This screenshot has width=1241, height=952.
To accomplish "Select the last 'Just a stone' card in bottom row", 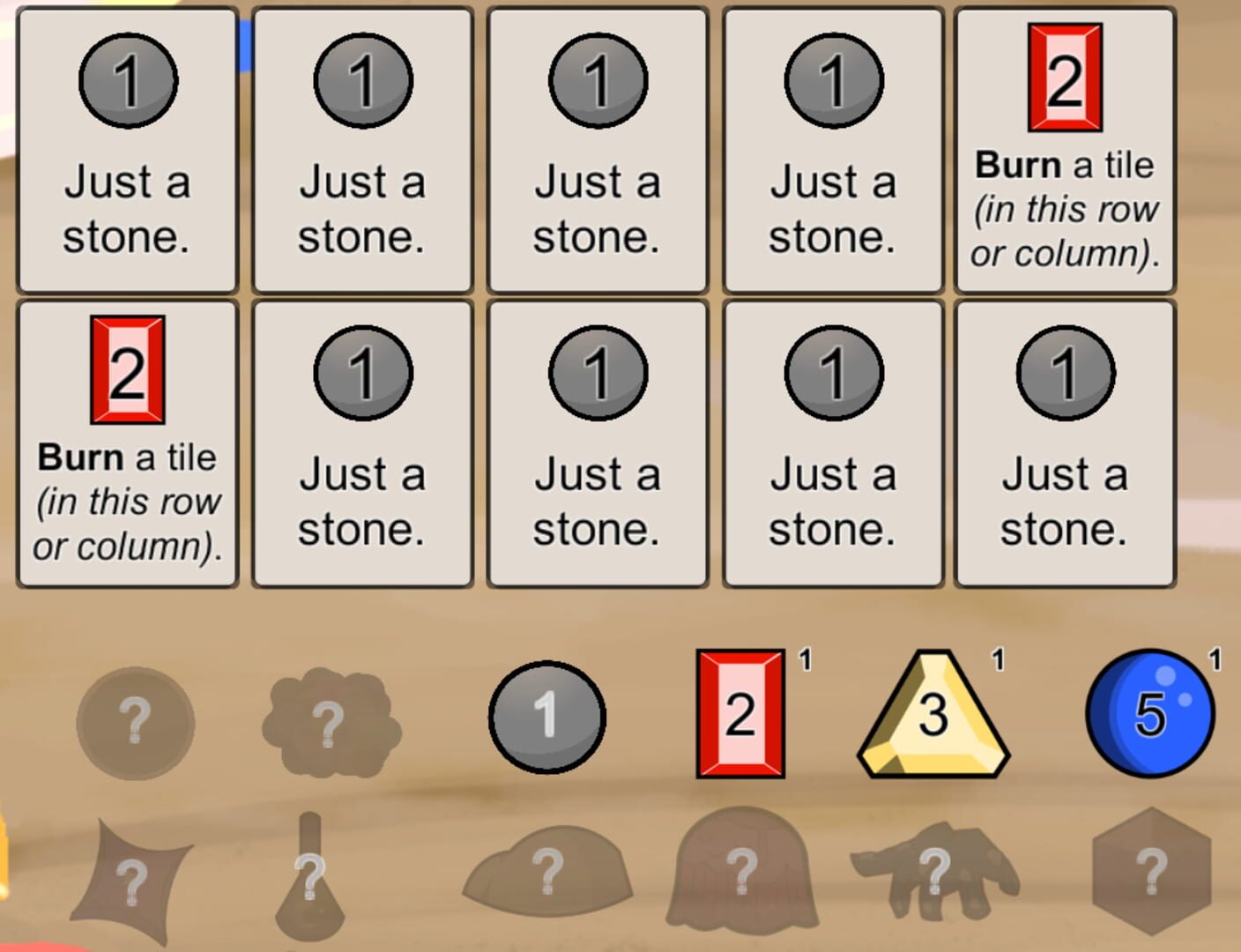I will (1066, 441).
